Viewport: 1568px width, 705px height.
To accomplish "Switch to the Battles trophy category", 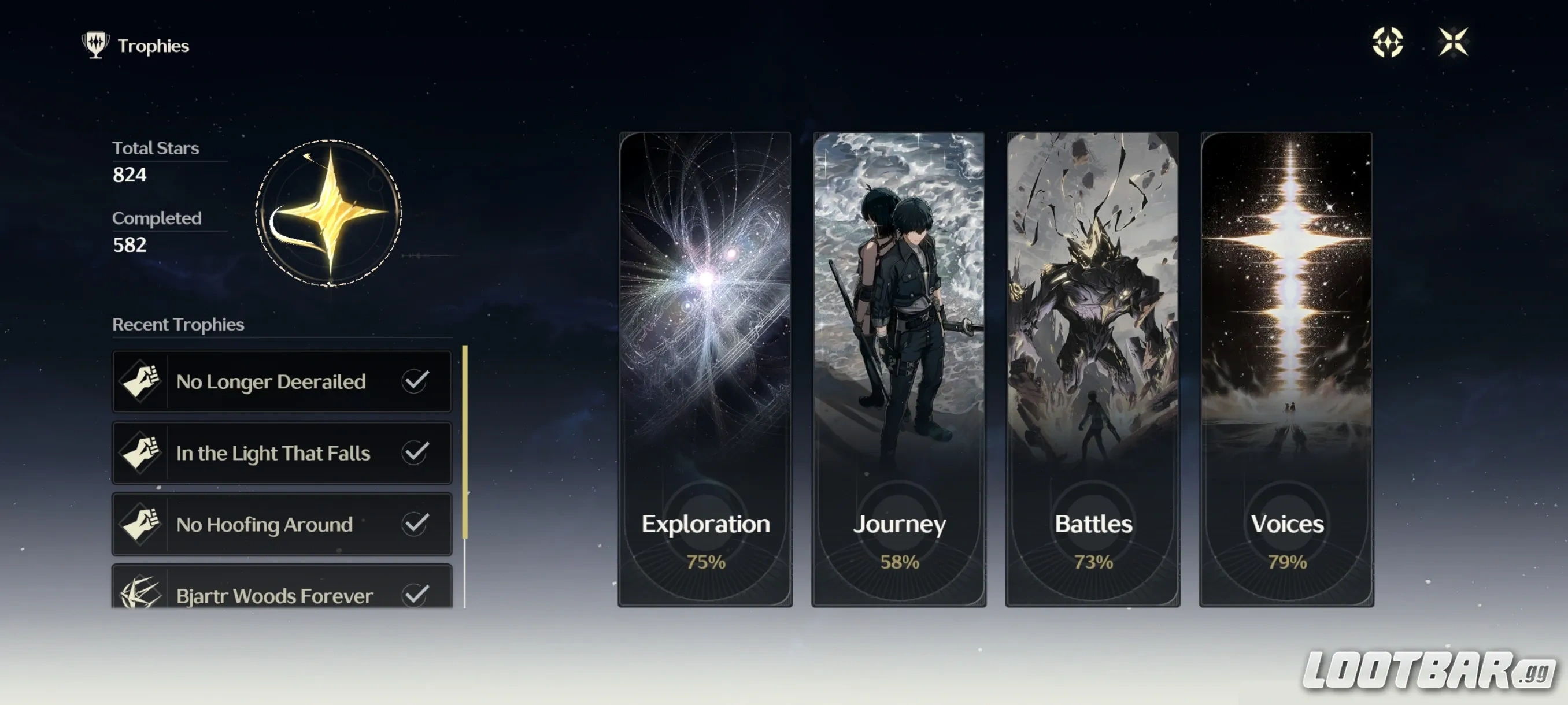I will [x=1093, y=365].
